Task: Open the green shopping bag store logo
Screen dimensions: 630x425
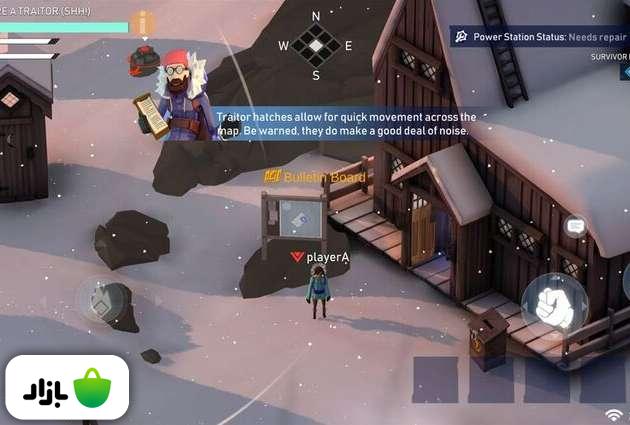Action: (x=93, y=388)
